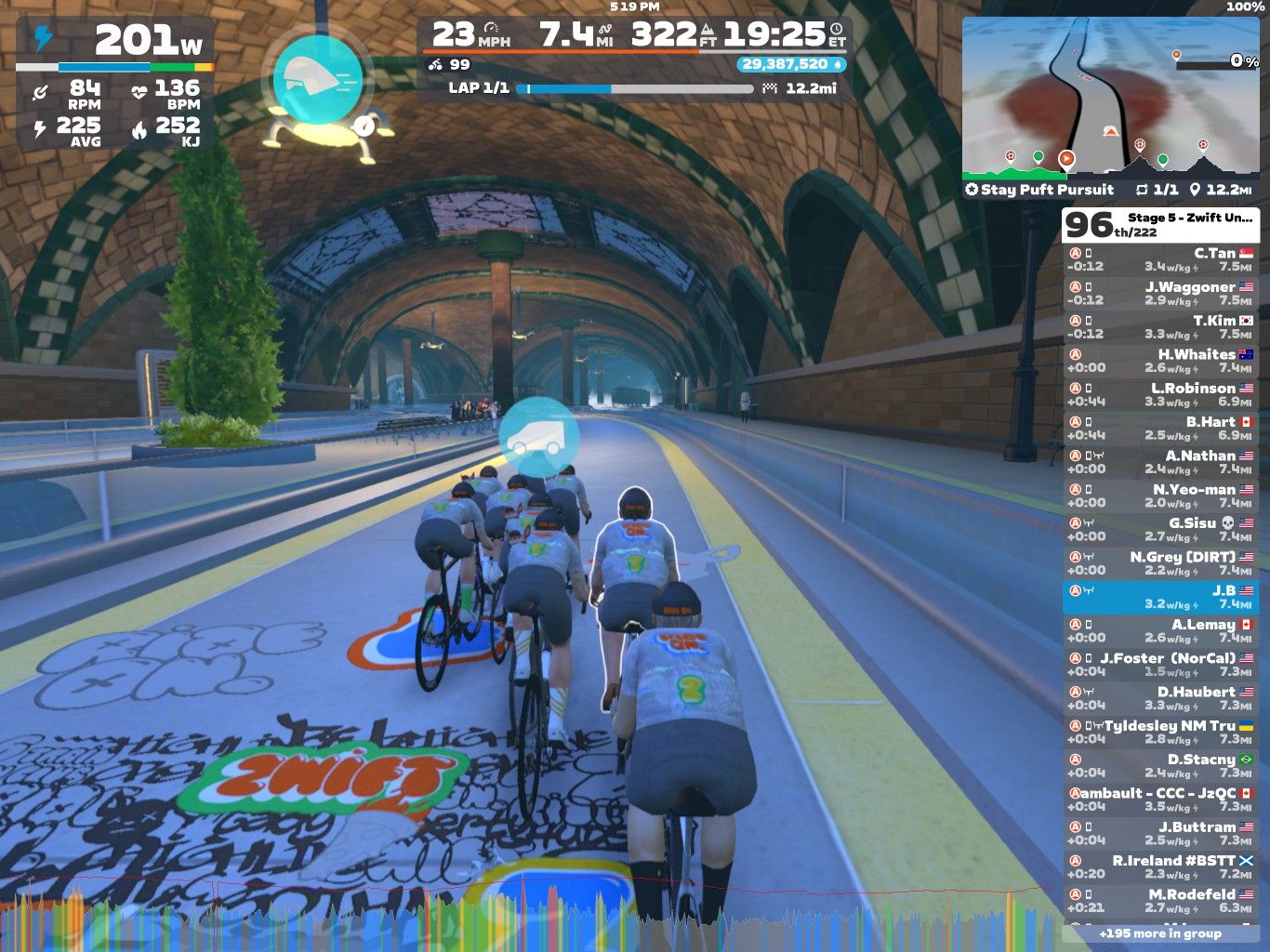Click the cyclist icon next to rider count 99
This screenshot has width=1270, height=952.
[x=434, y=66]
